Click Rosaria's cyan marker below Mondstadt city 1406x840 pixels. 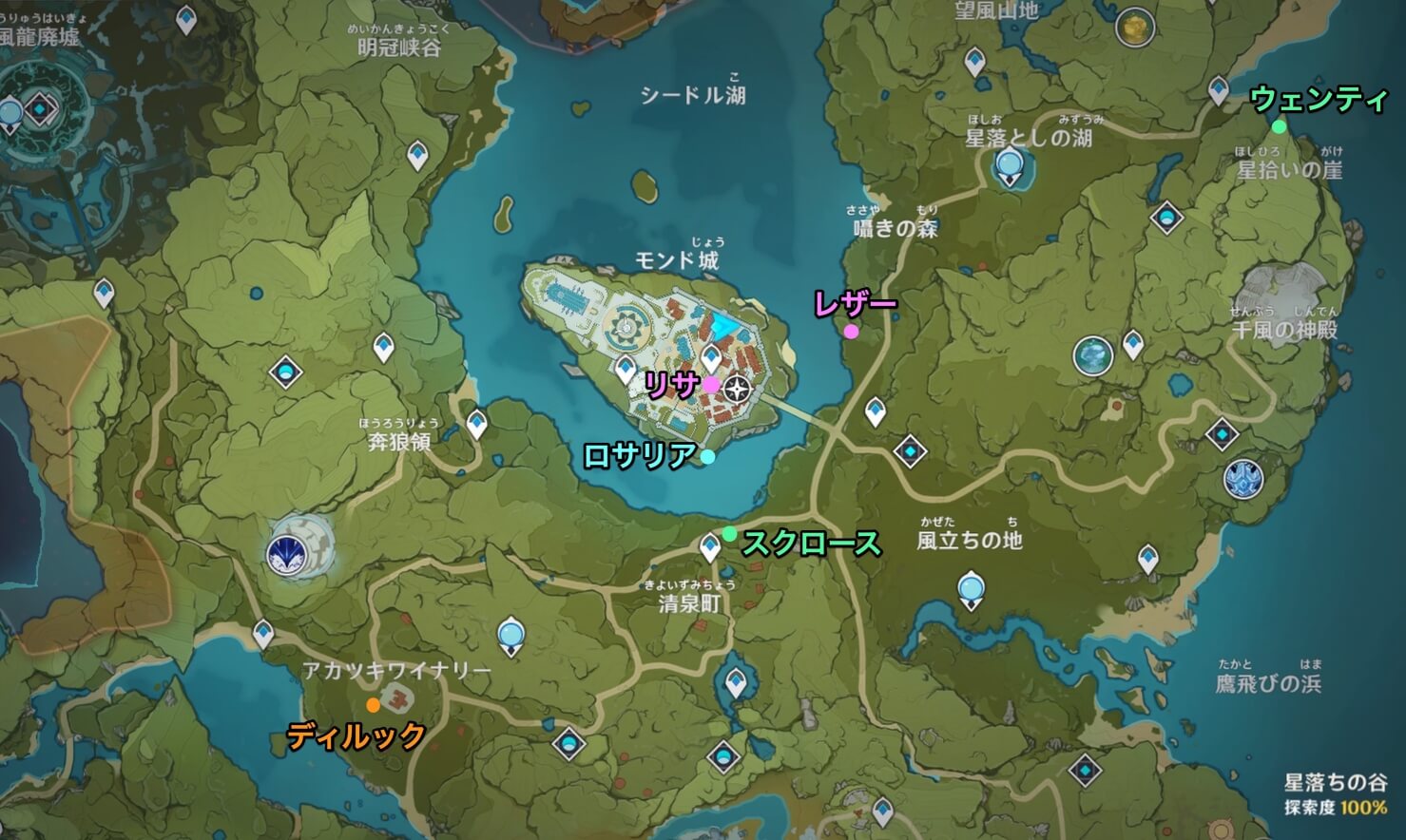click(705, 457)
